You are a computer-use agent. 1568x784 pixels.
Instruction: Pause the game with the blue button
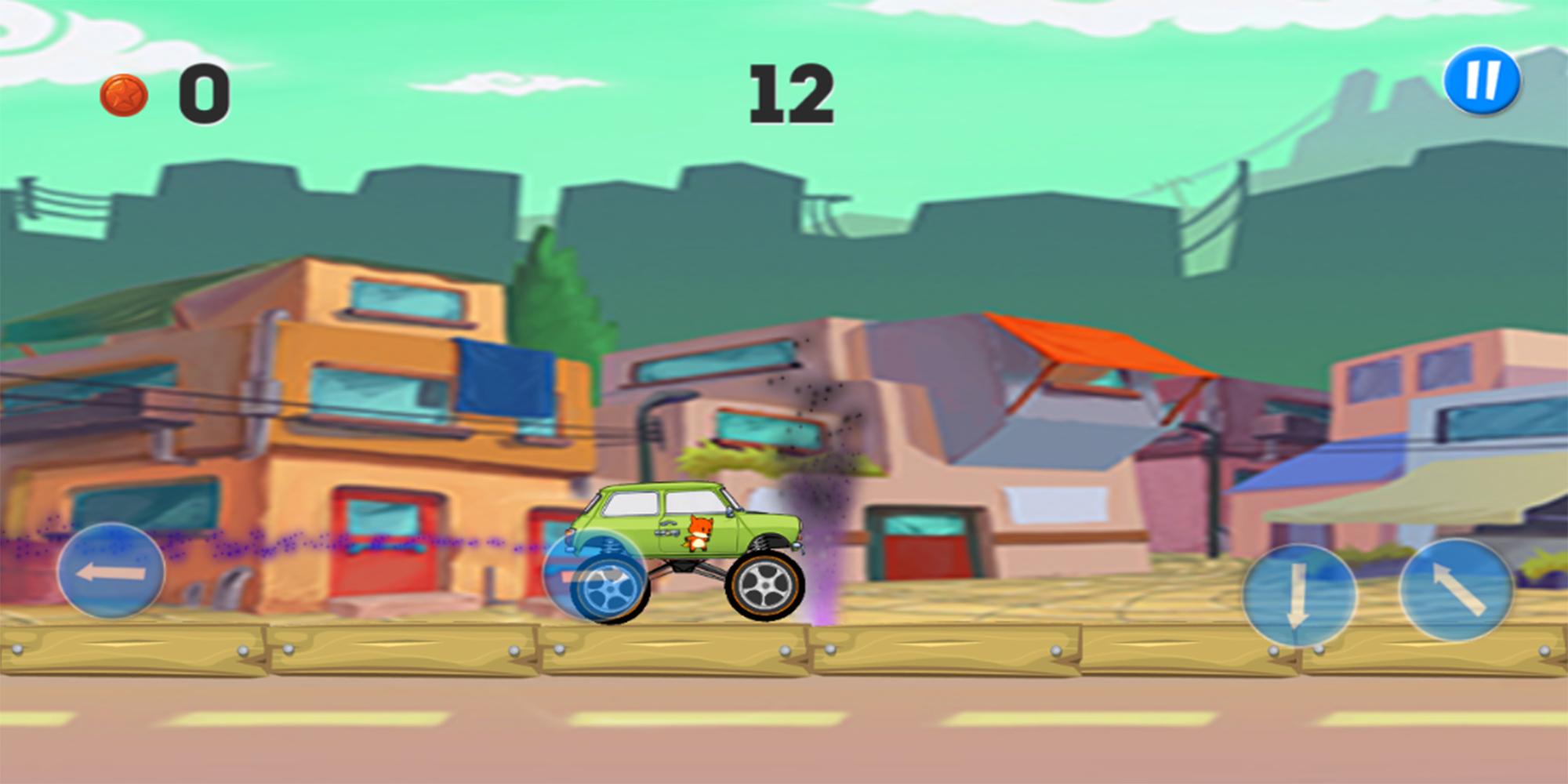coord(1482,82)
